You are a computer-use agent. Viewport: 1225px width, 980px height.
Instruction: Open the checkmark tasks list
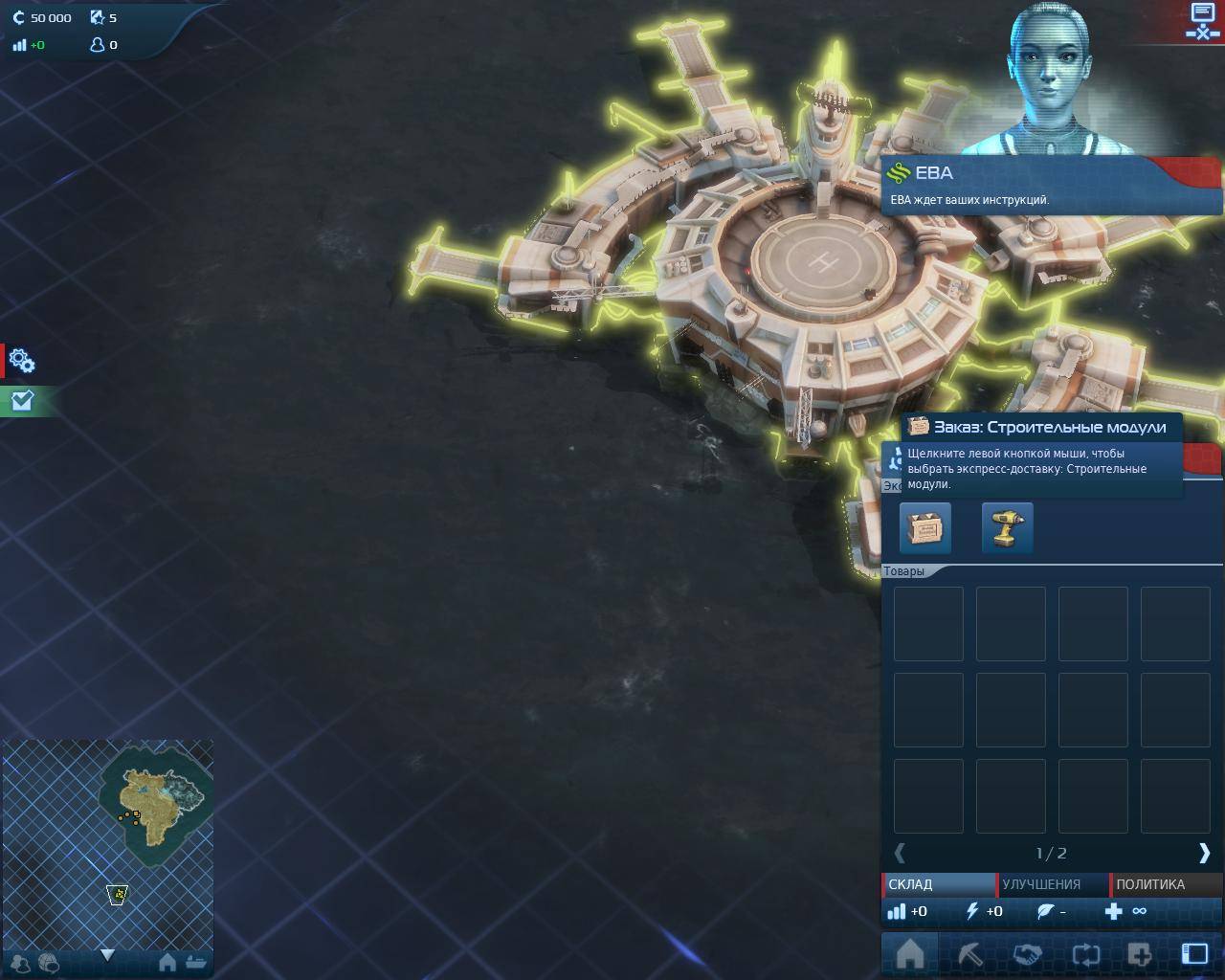pyautogui.click(x=21, y=401)
